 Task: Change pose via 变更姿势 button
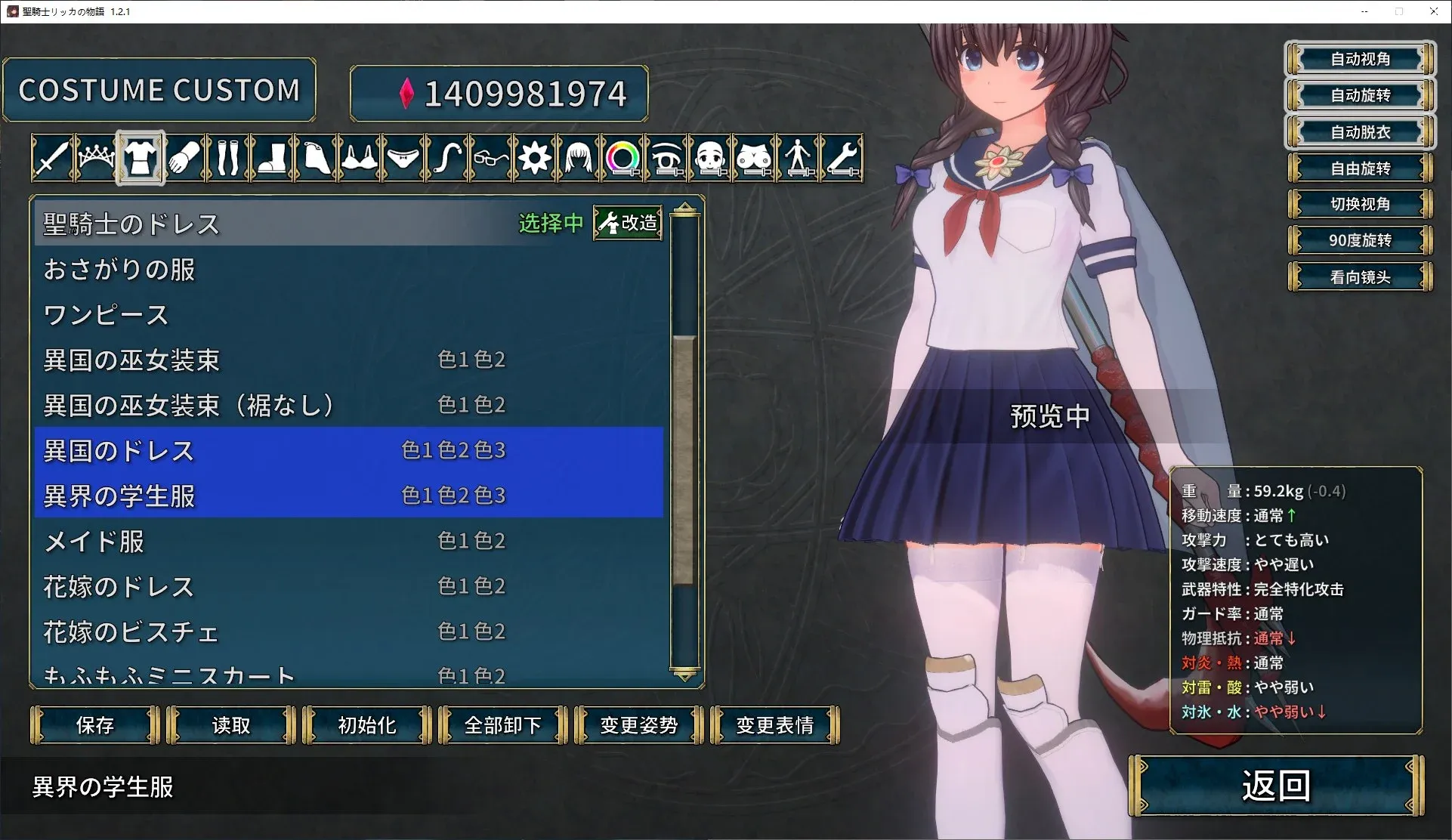click(639, 725)
